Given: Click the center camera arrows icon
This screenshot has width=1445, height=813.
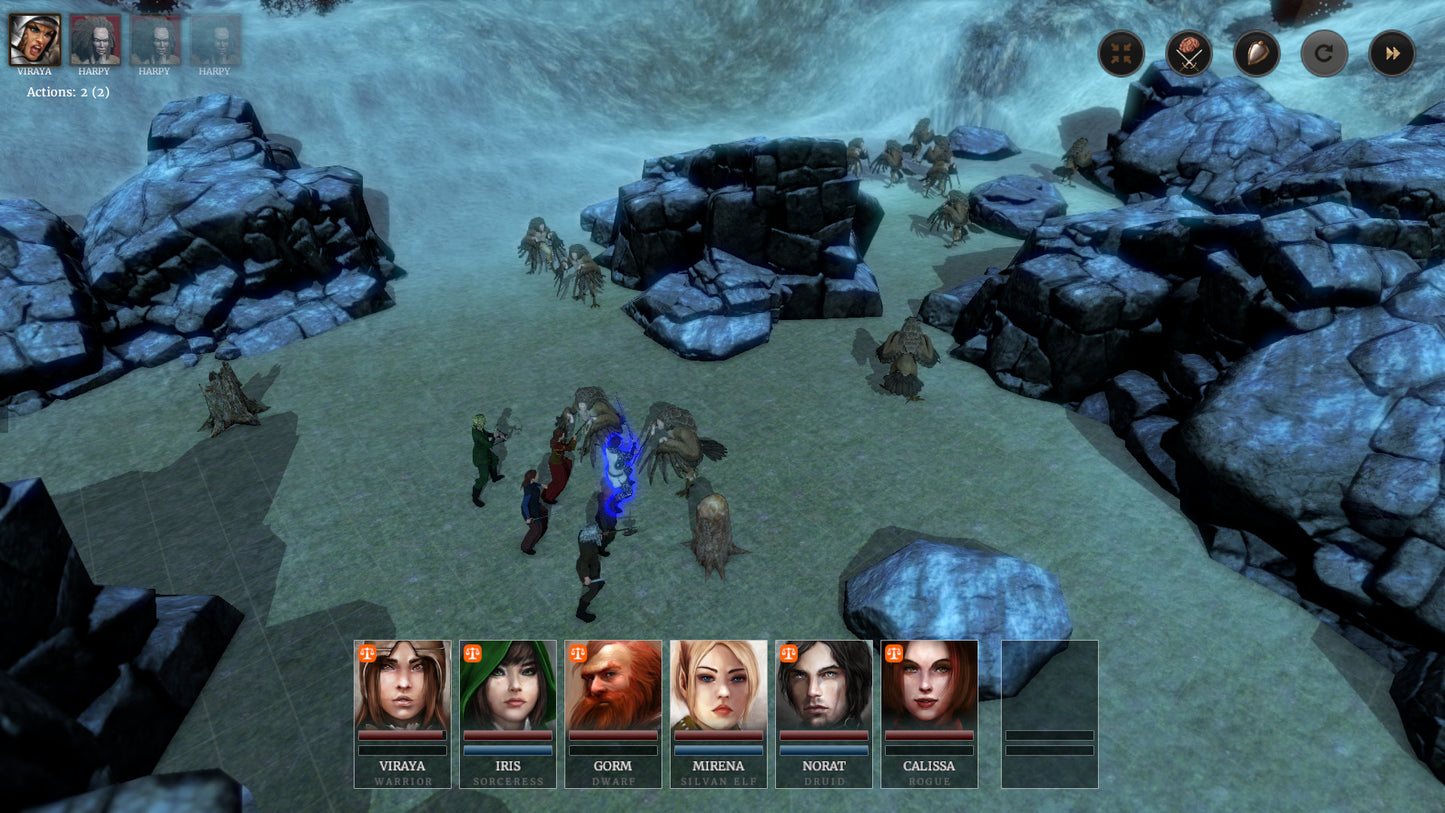Looking at the screenshot, I should 1121,53.
